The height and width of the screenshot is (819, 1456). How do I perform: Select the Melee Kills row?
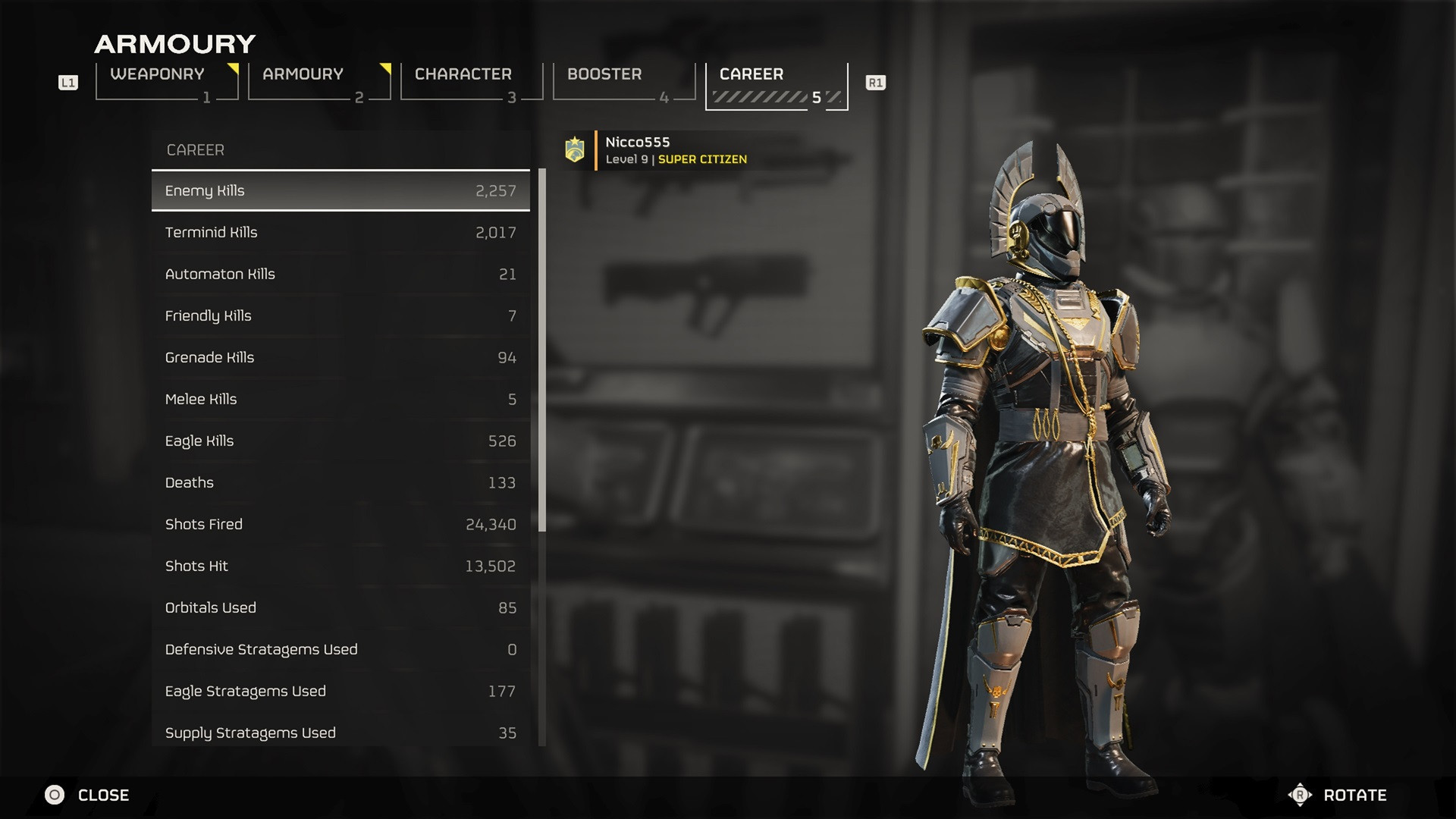pos(340,400)
